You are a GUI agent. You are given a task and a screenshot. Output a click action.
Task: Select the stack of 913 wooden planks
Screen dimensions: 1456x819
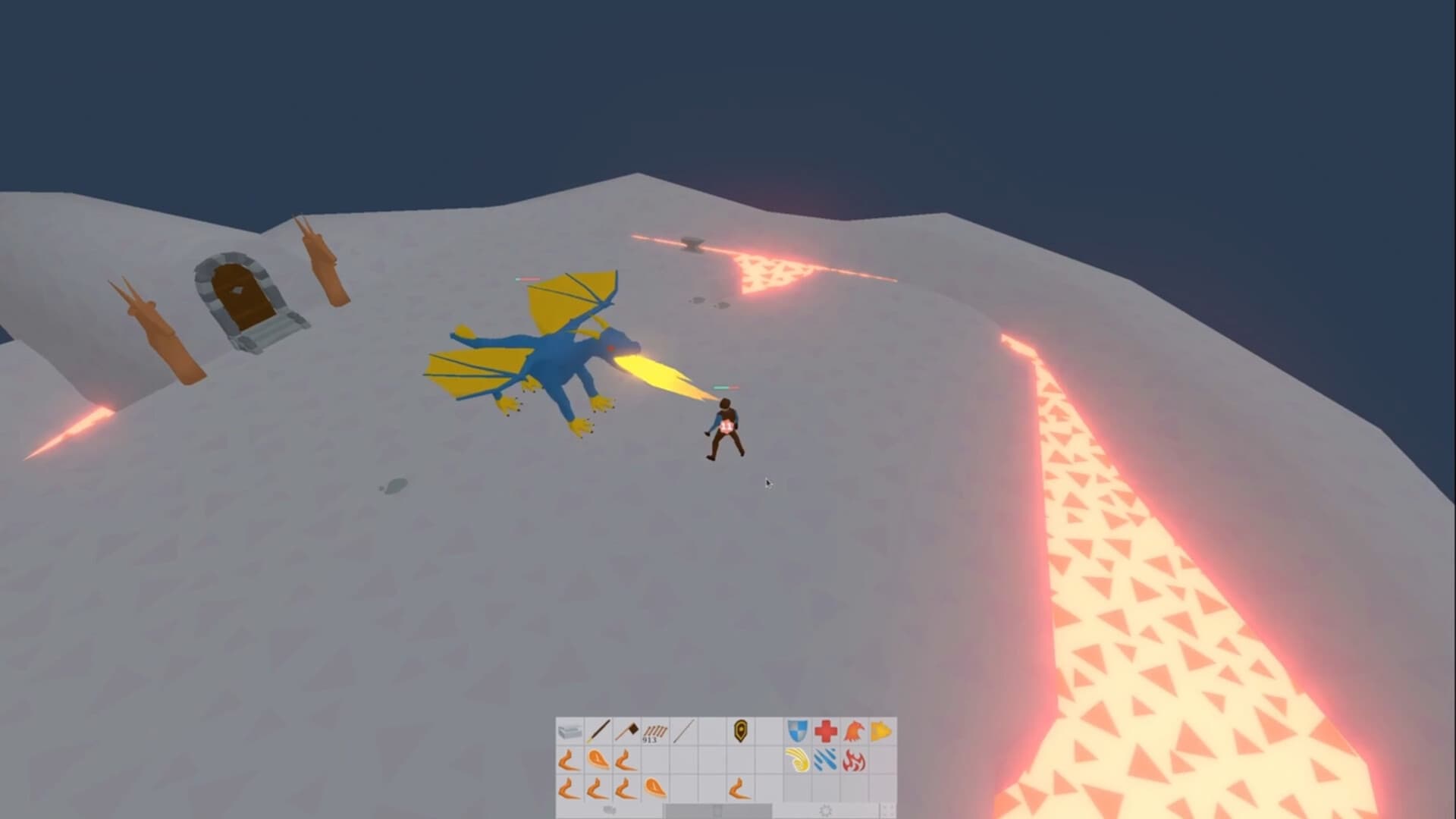coord(654,732)
